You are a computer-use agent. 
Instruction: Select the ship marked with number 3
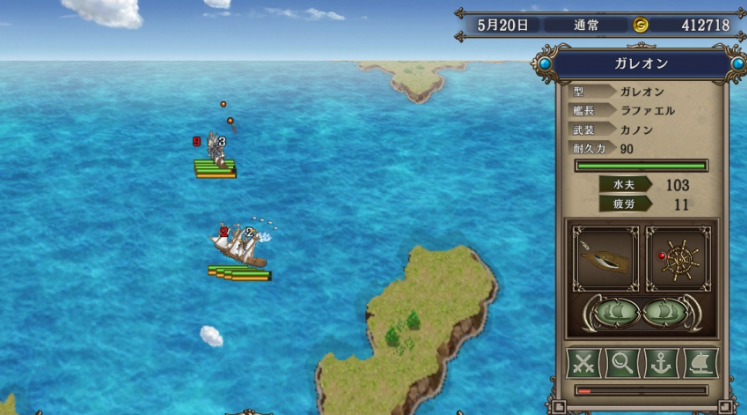[214, 150]
